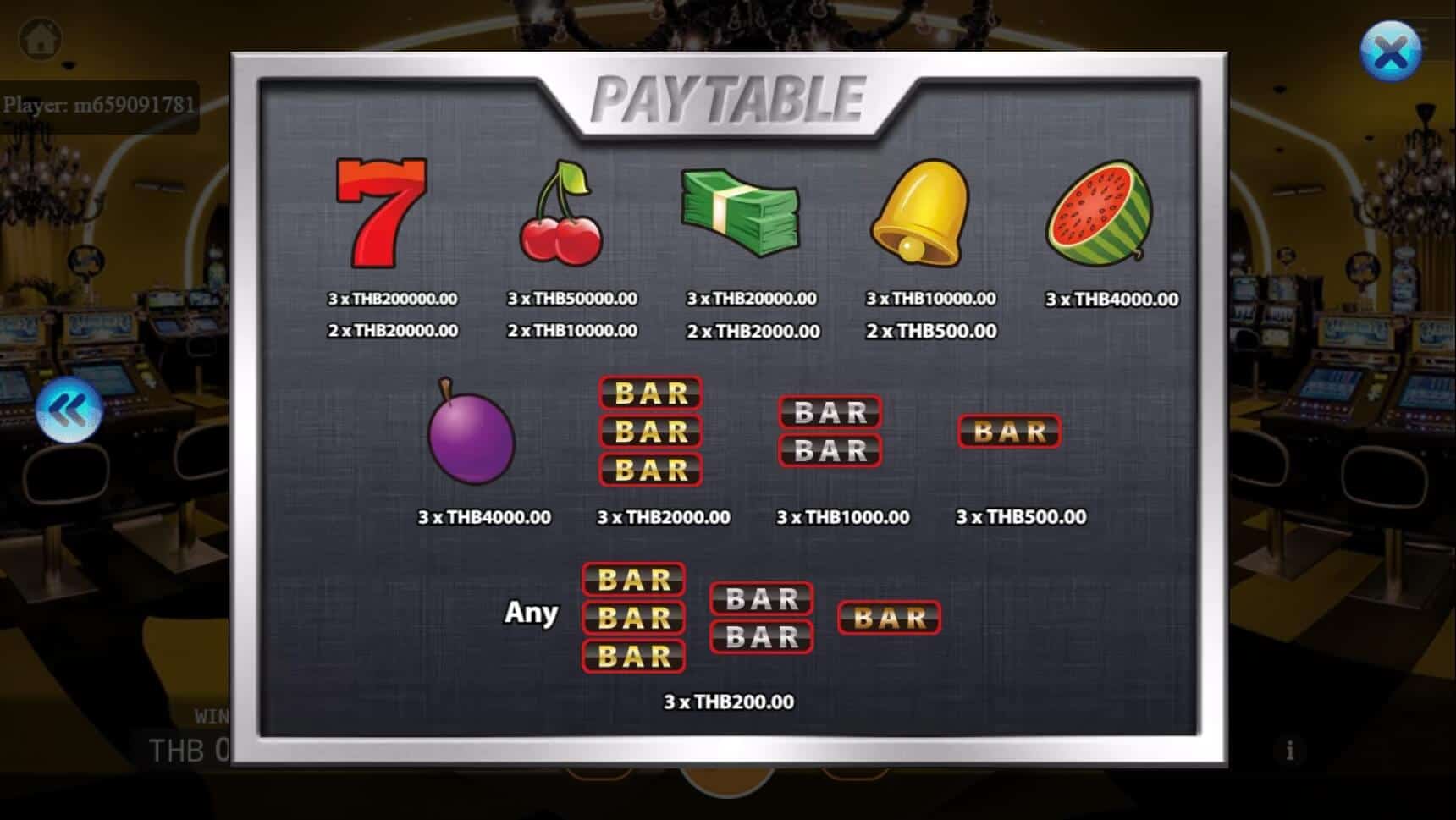
Task: Click the 3 x THB200.00 payout line
Action: (x=729, y=702)
